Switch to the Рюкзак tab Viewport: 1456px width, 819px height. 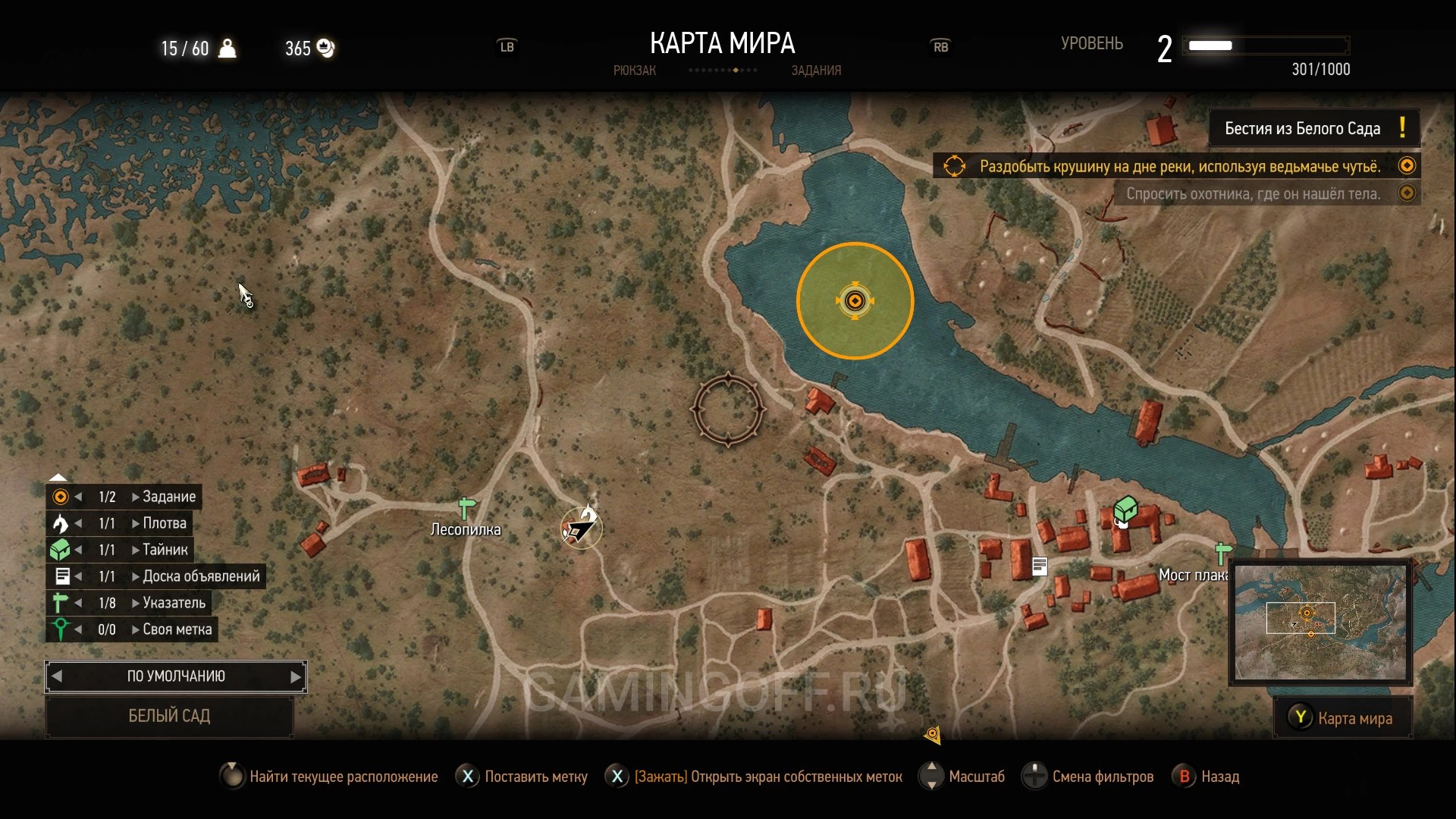(x=634, y=71)
